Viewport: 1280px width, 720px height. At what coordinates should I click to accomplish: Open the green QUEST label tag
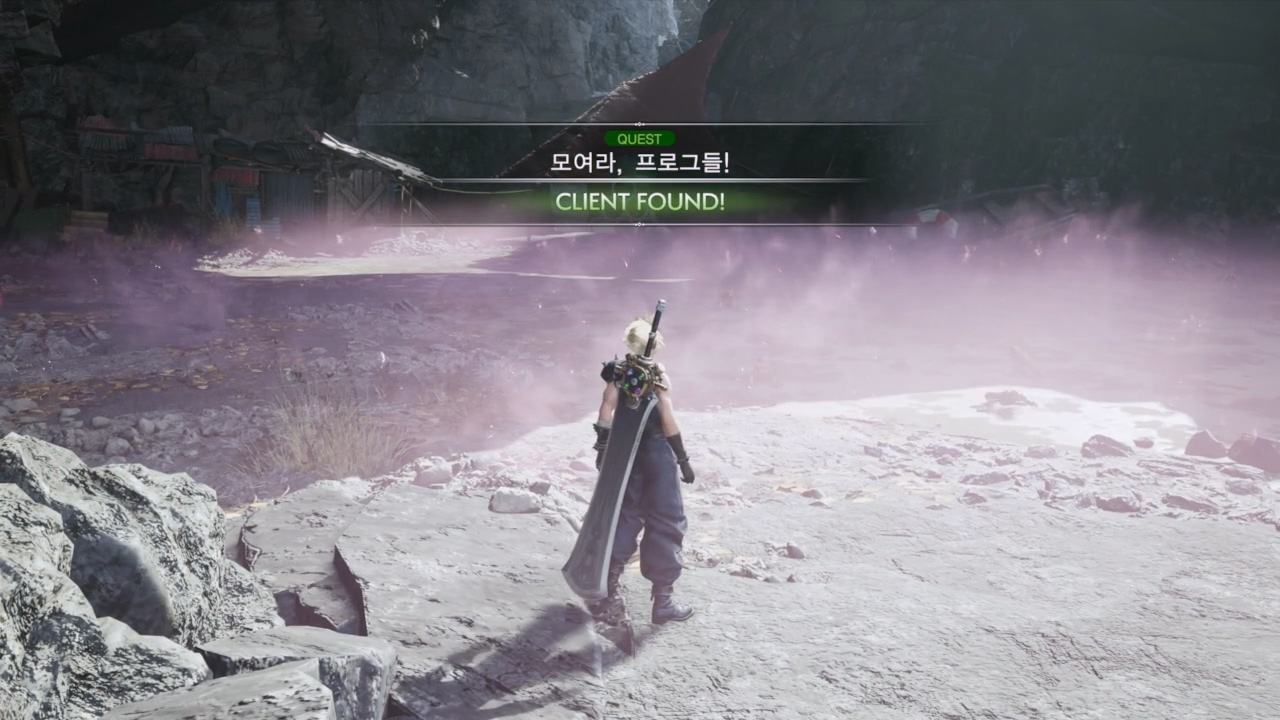[640, 139]
